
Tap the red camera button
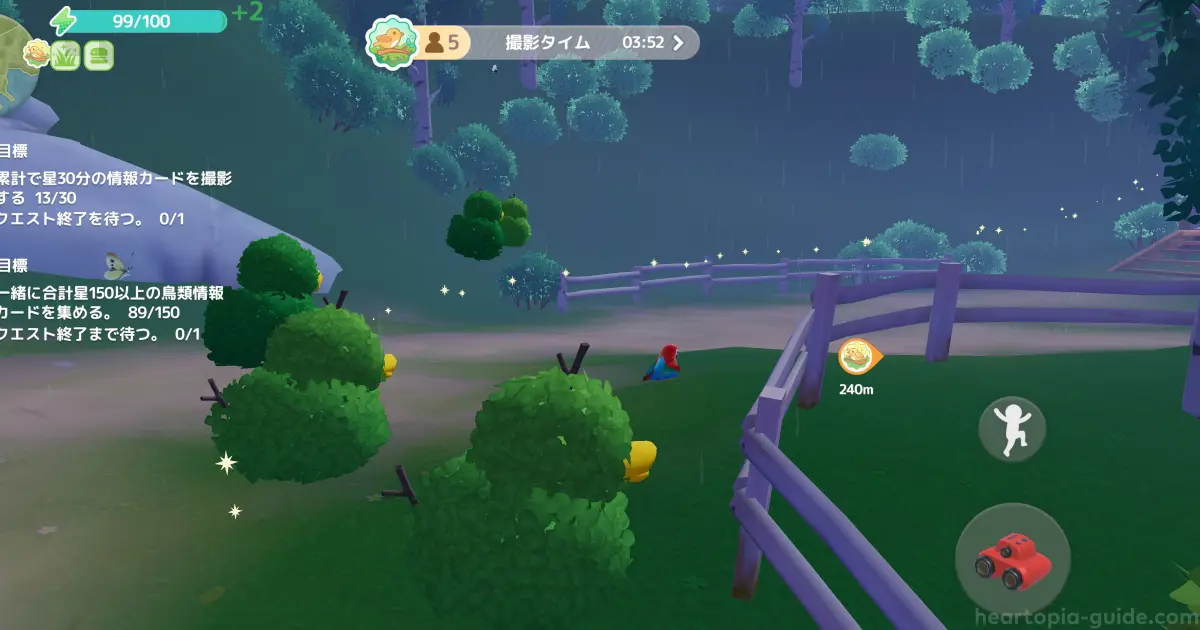coord(1012,559)
